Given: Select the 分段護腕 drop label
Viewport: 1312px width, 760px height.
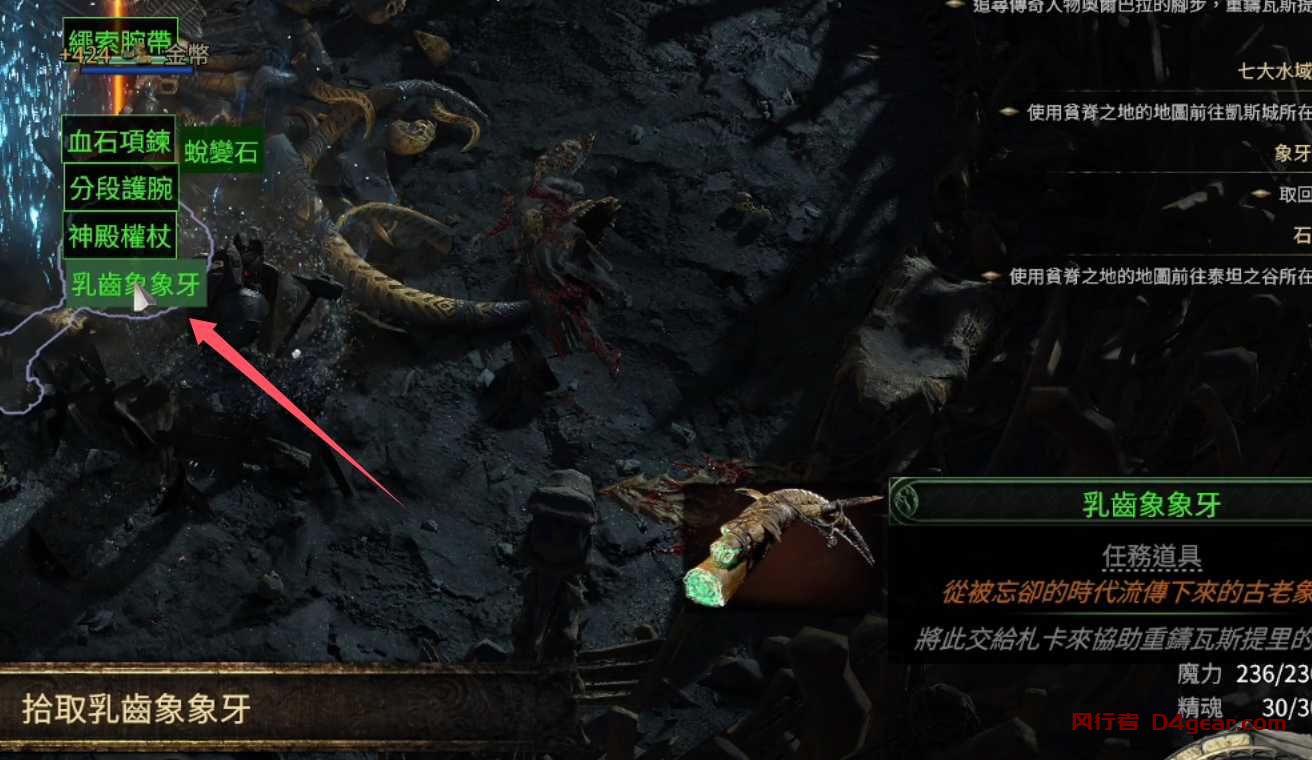Looking at the screenshot, I should [x=121, y=188].
